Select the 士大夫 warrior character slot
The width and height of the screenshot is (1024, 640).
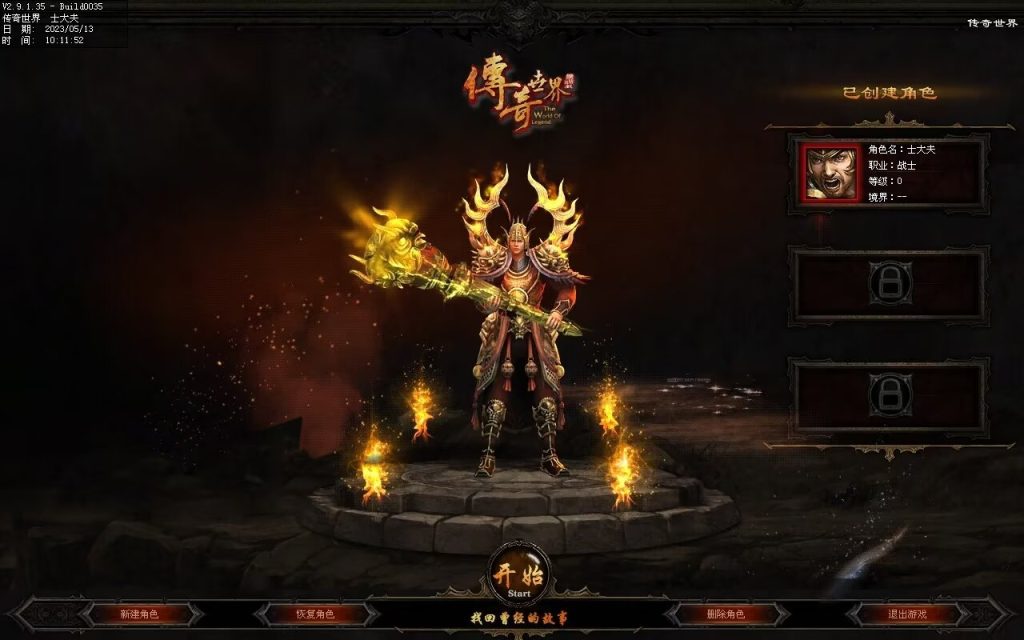point(888,173)
